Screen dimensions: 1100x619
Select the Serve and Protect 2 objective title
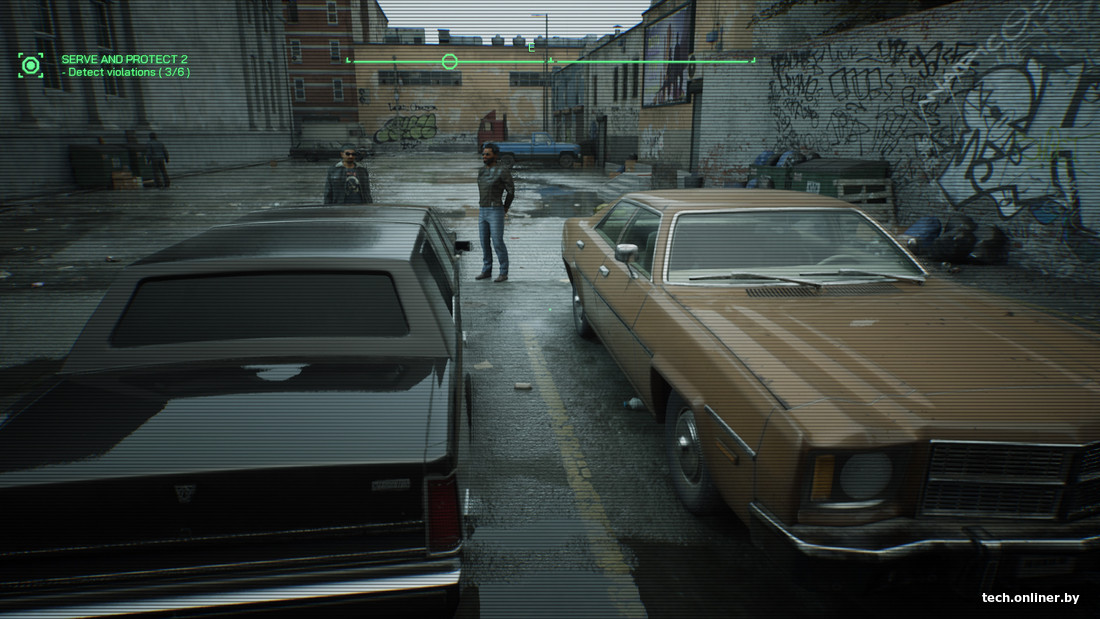[x=124, y=60]
